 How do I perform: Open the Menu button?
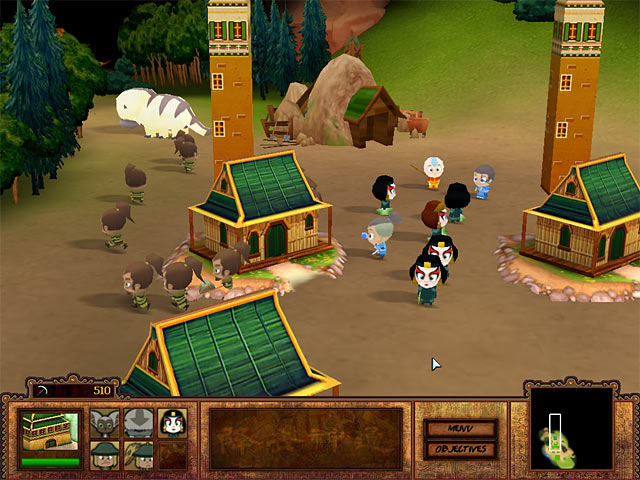pos(460,429)
